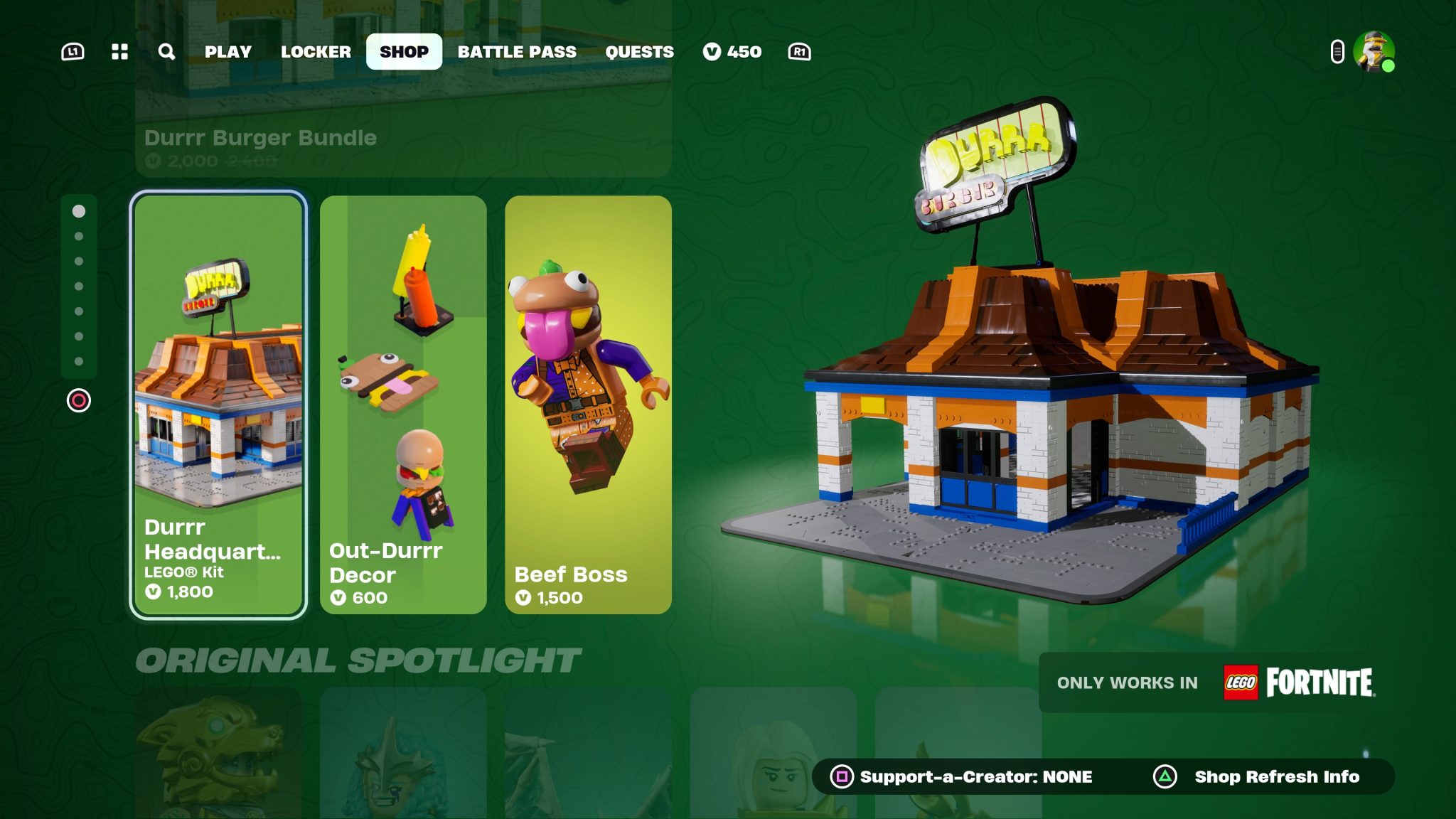Click the R1 shoulder button icon
This screenshot has height=819, width=1456.
point(798,52)
